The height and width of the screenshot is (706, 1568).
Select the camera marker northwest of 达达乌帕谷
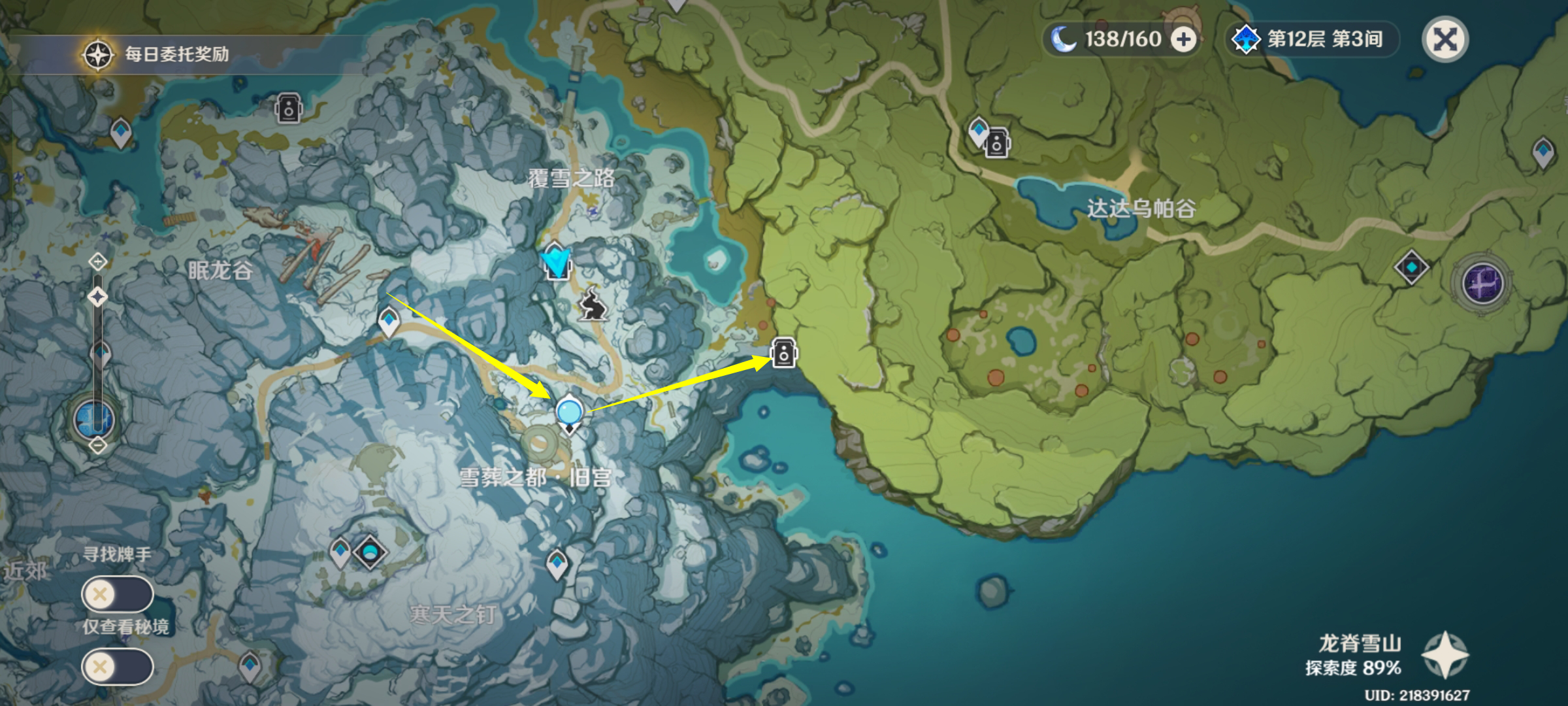(x=997, y=143)
